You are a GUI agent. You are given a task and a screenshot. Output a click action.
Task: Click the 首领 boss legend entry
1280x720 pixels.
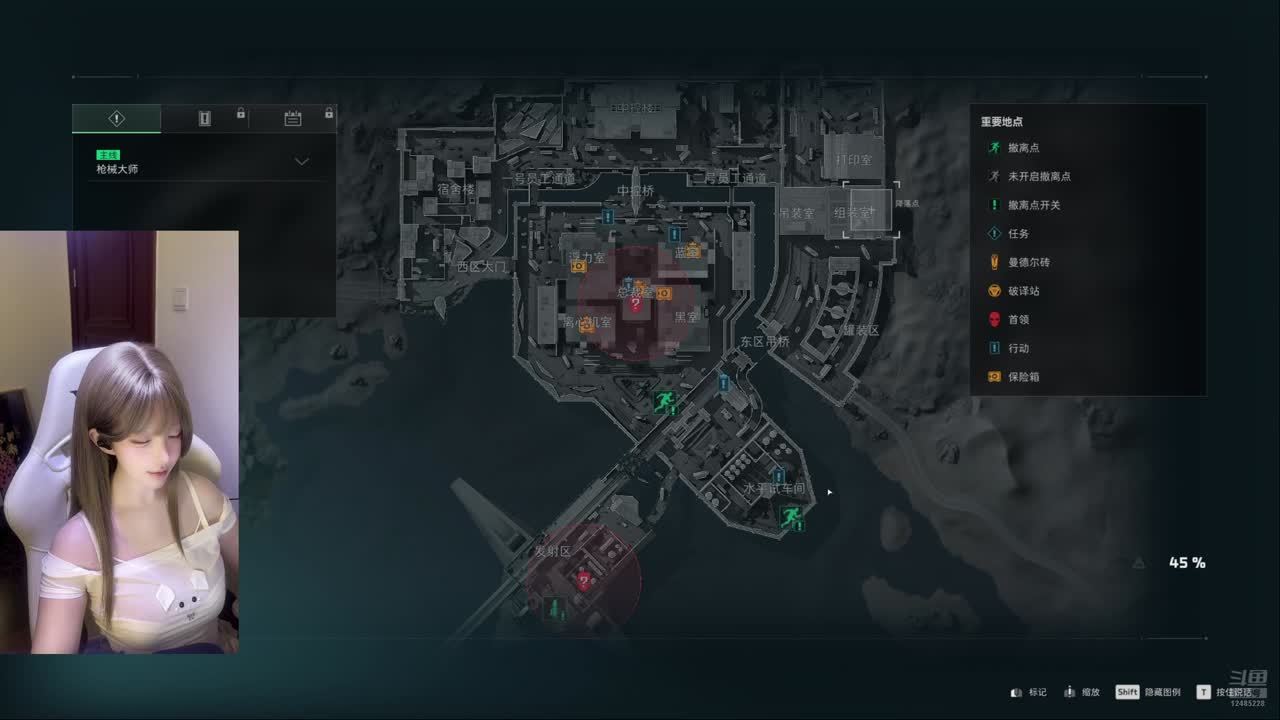(x=1018, y=320)
